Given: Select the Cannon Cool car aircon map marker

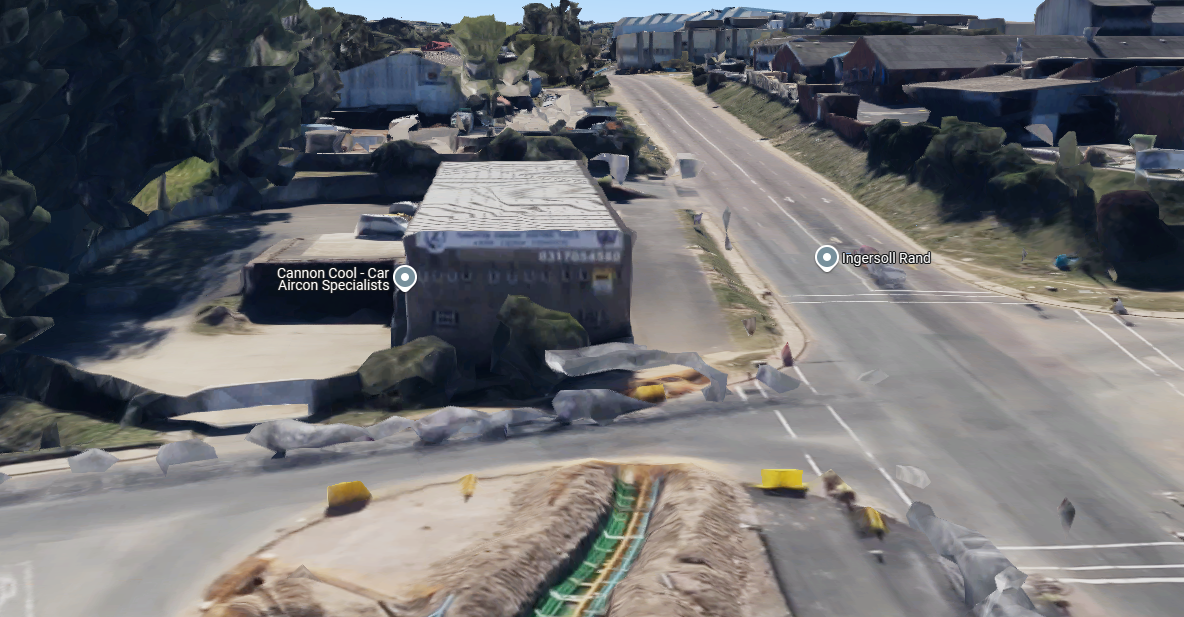Looking at the screenshot, I should coord(405,277).
